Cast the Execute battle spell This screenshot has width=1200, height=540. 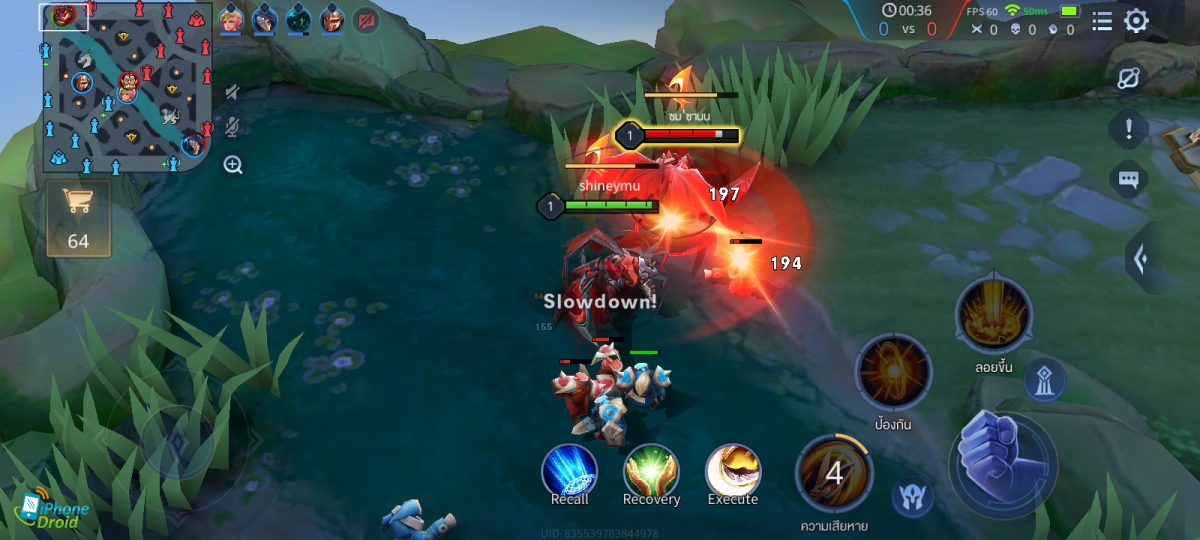pos(733,472)
